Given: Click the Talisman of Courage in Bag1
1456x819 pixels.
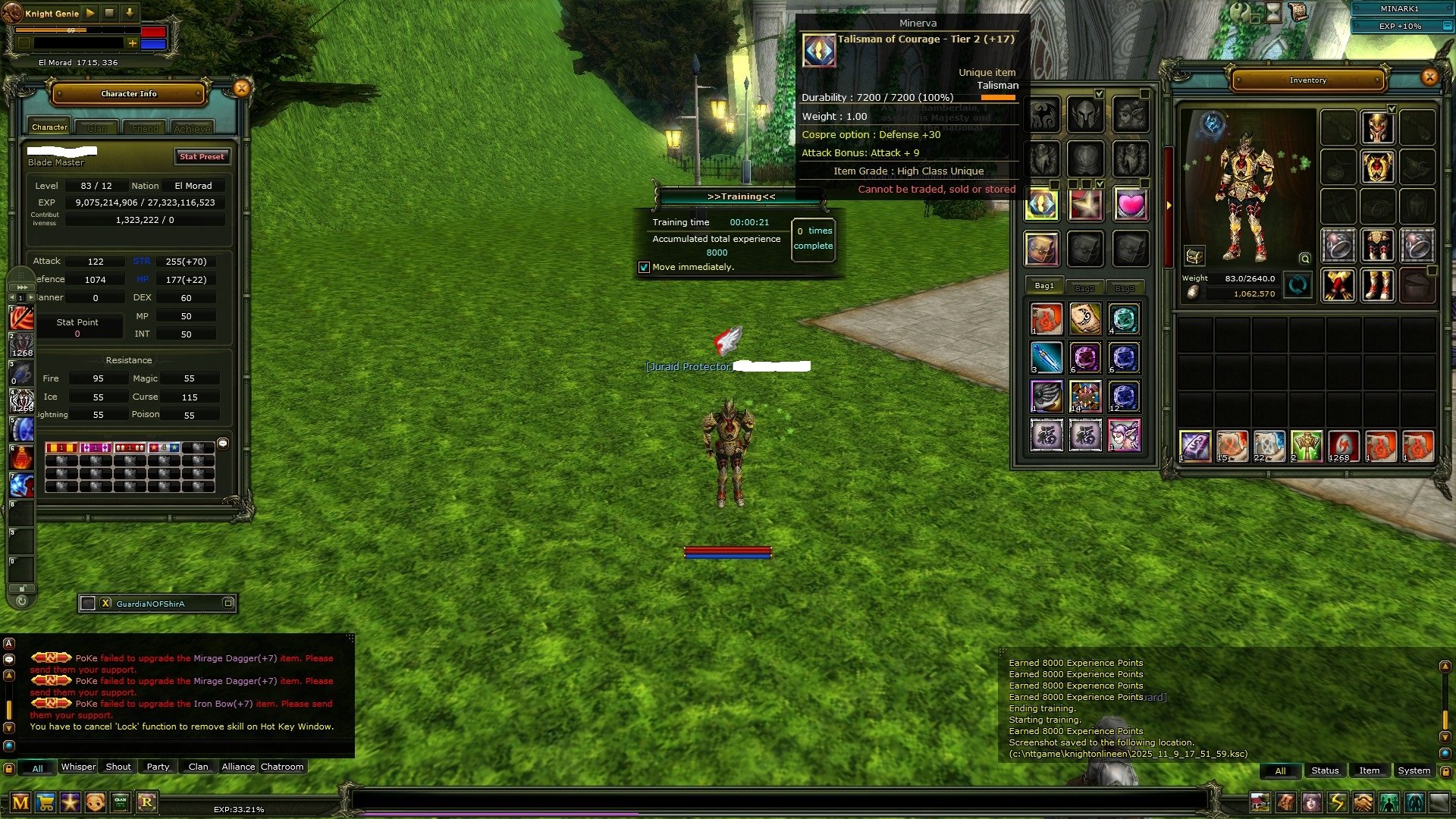Looking at the screenshot, I should (1041, 203).
